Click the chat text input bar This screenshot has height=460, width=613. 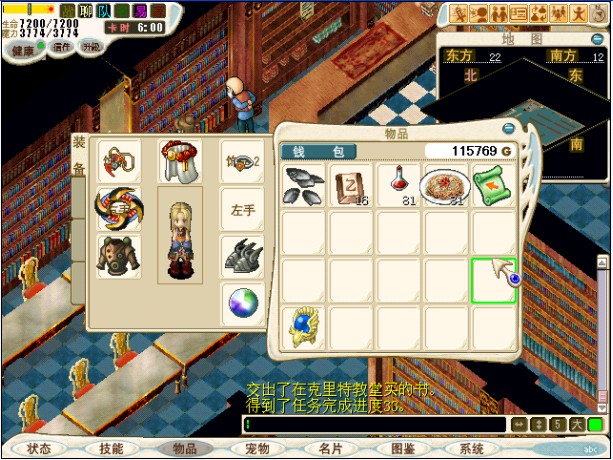coord(375,425)
